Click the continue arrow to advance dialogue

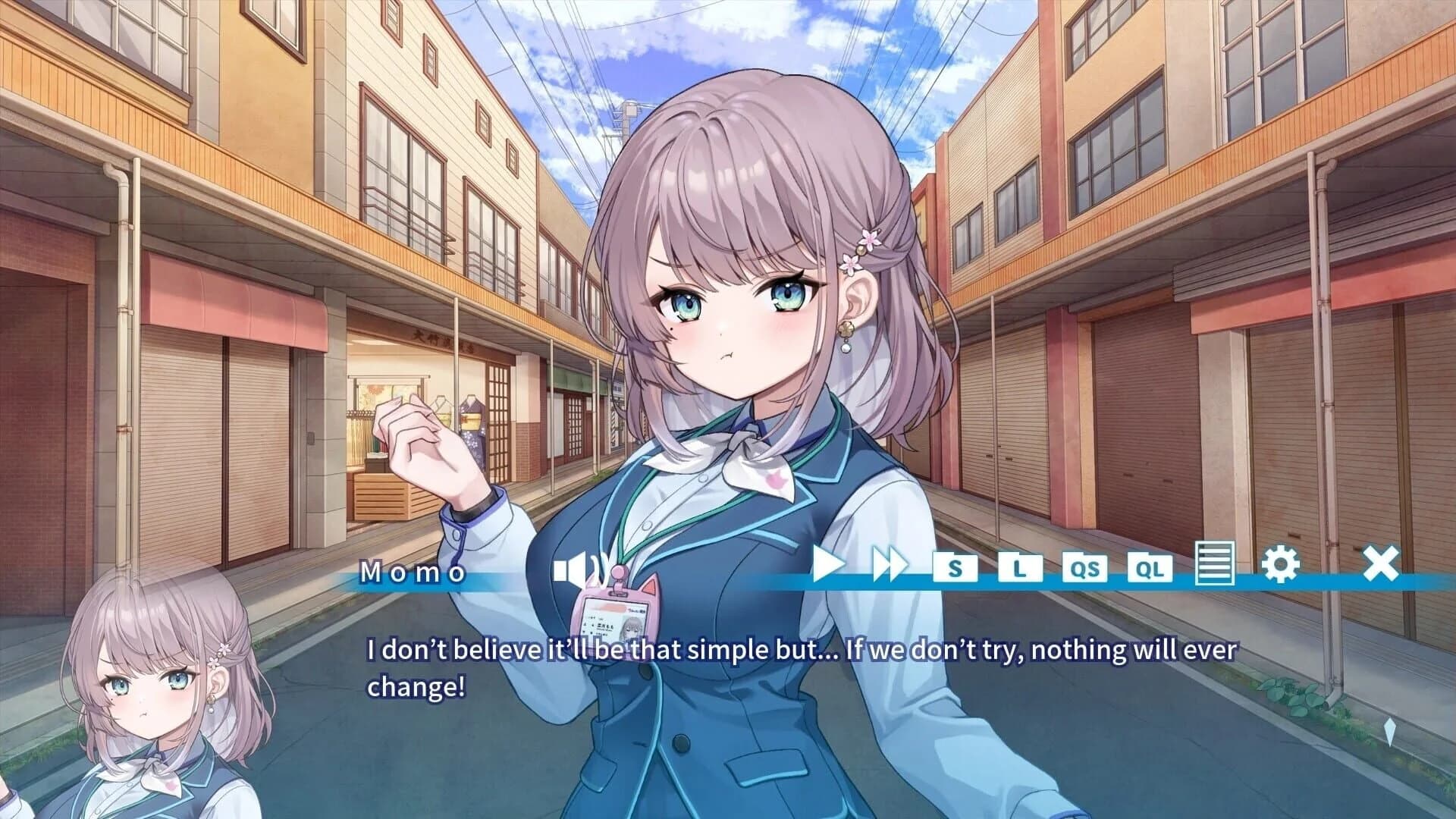click(1389, 731)
